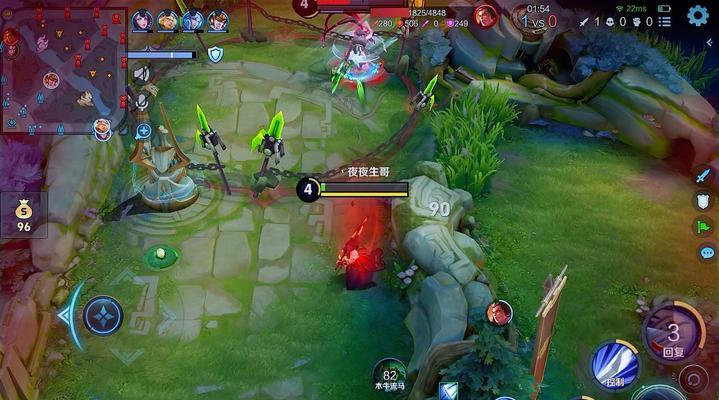Send the sword attack signal
This screenshot has height=400, width=719.
(x=704, y=174)
